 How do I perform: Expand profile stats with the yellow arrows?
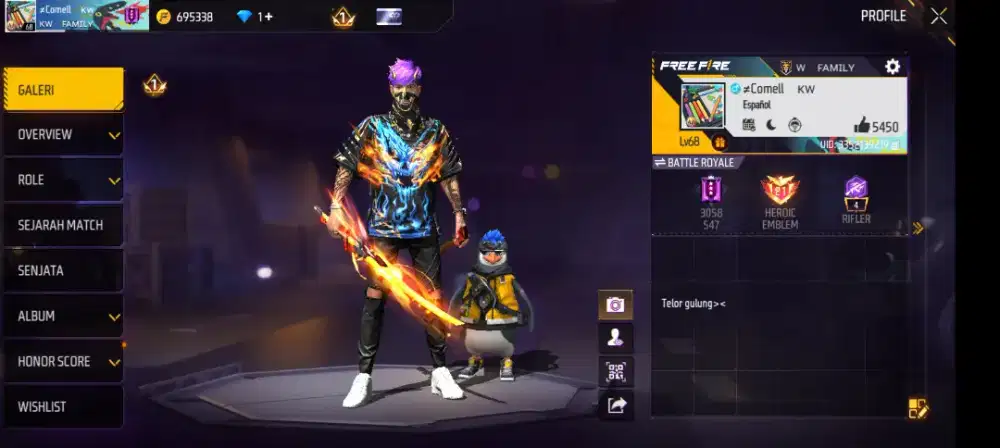coord(917,228)
